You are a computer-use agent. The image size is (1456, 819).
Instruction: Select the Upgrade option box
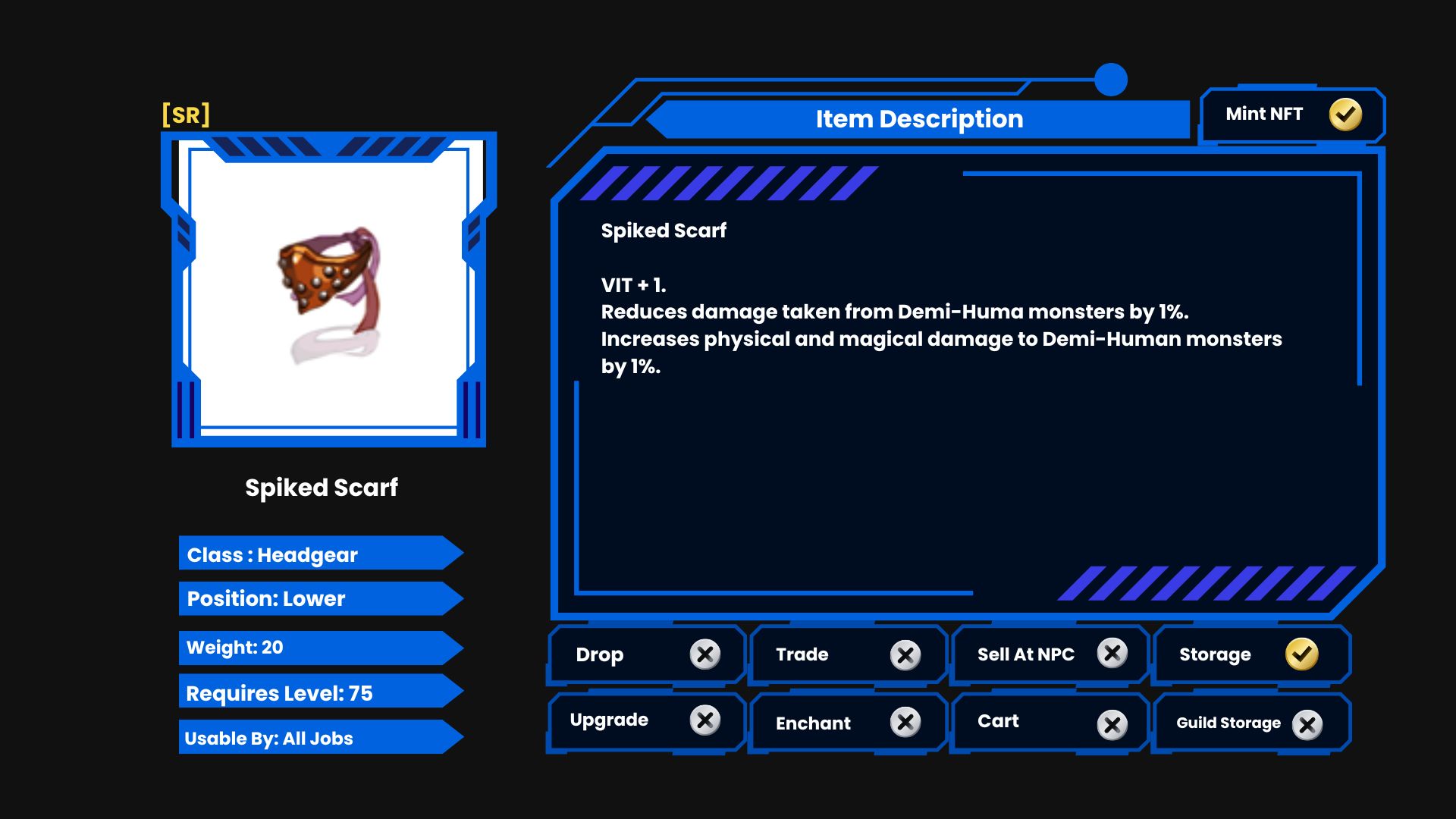pos(646,720)
